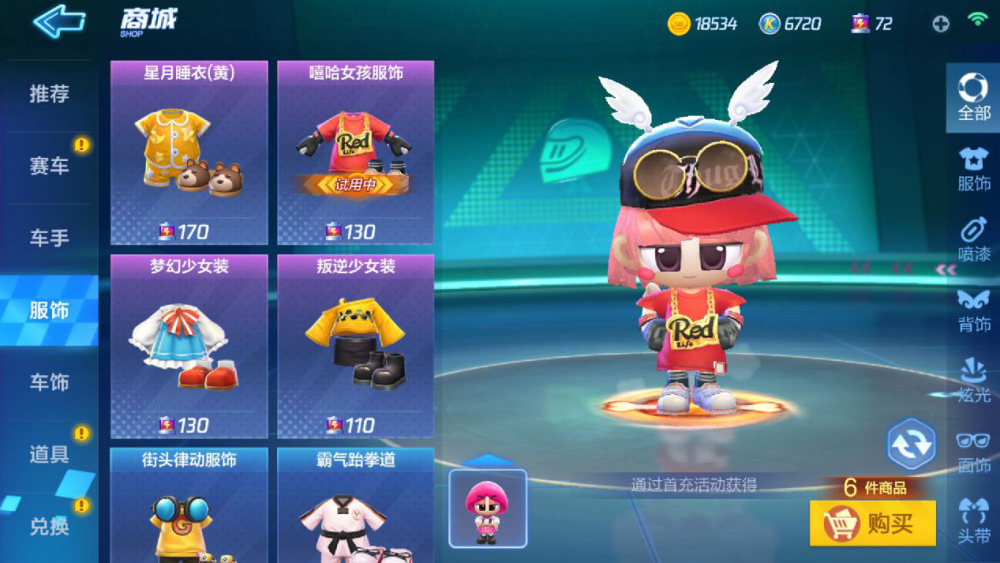Image resolution: width=1000 pixels, height=563 pixels.
Task: Select the 星月睡衣(黄) pajamas item
Action: coord(189,152)
